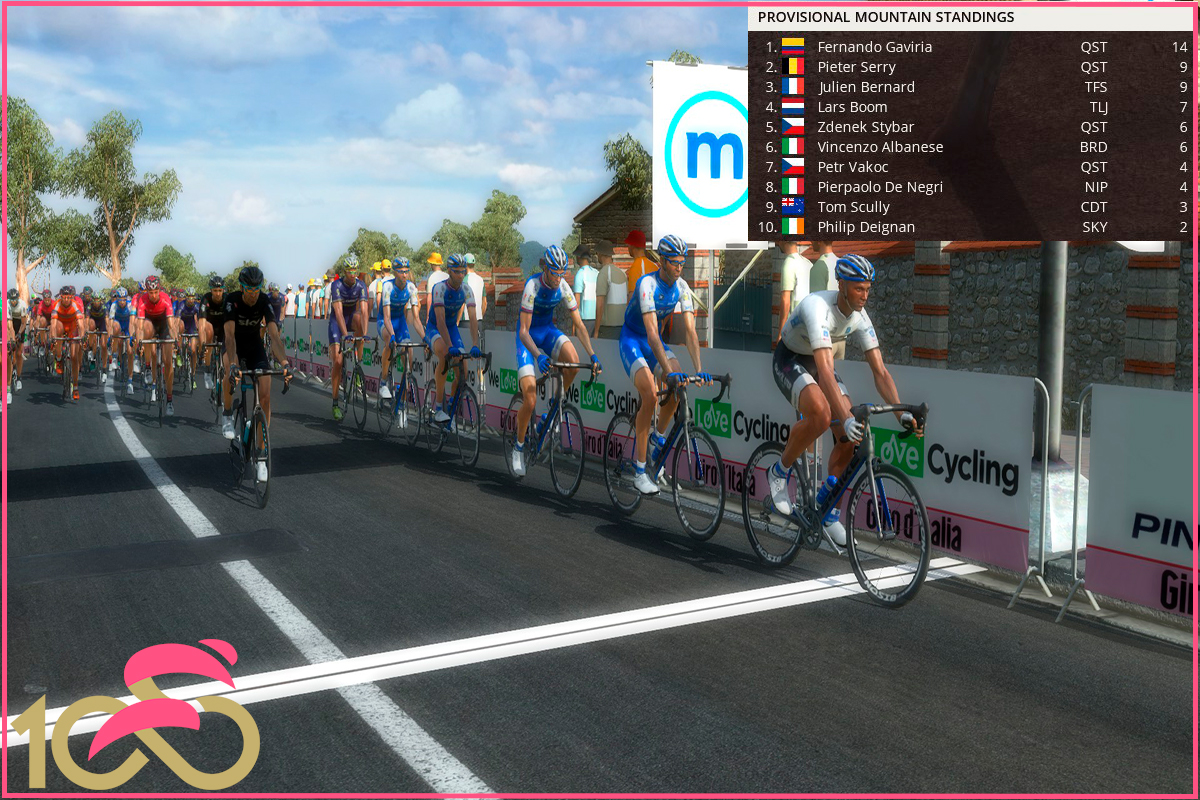Viewport: 1200px width, 800px height.
Task: Choose the Philip Deignan standings row
Action: click(865, 227)
